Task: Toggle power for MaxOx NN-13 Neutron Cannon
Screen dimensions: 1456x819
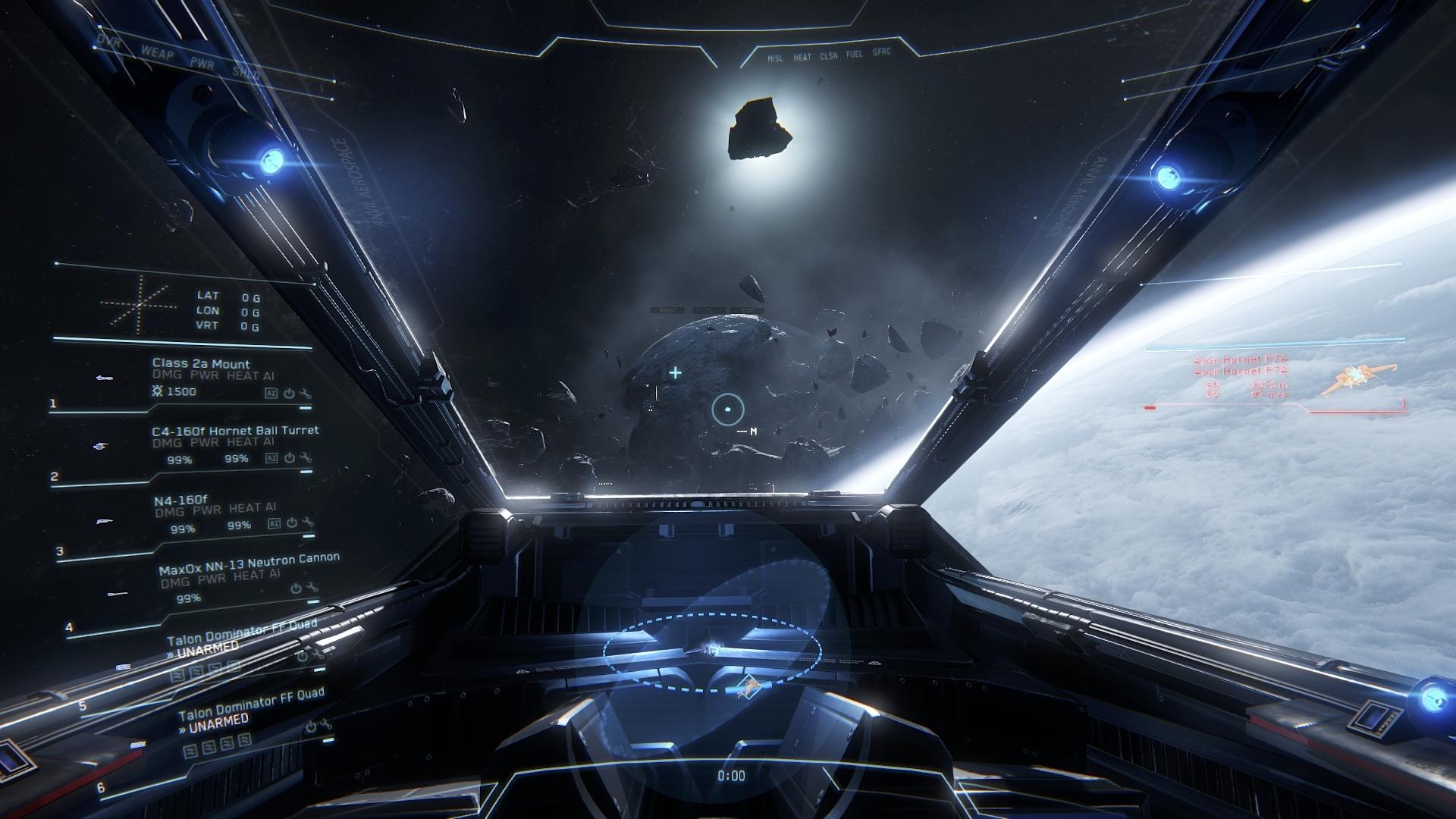Action: coord(295,588)
